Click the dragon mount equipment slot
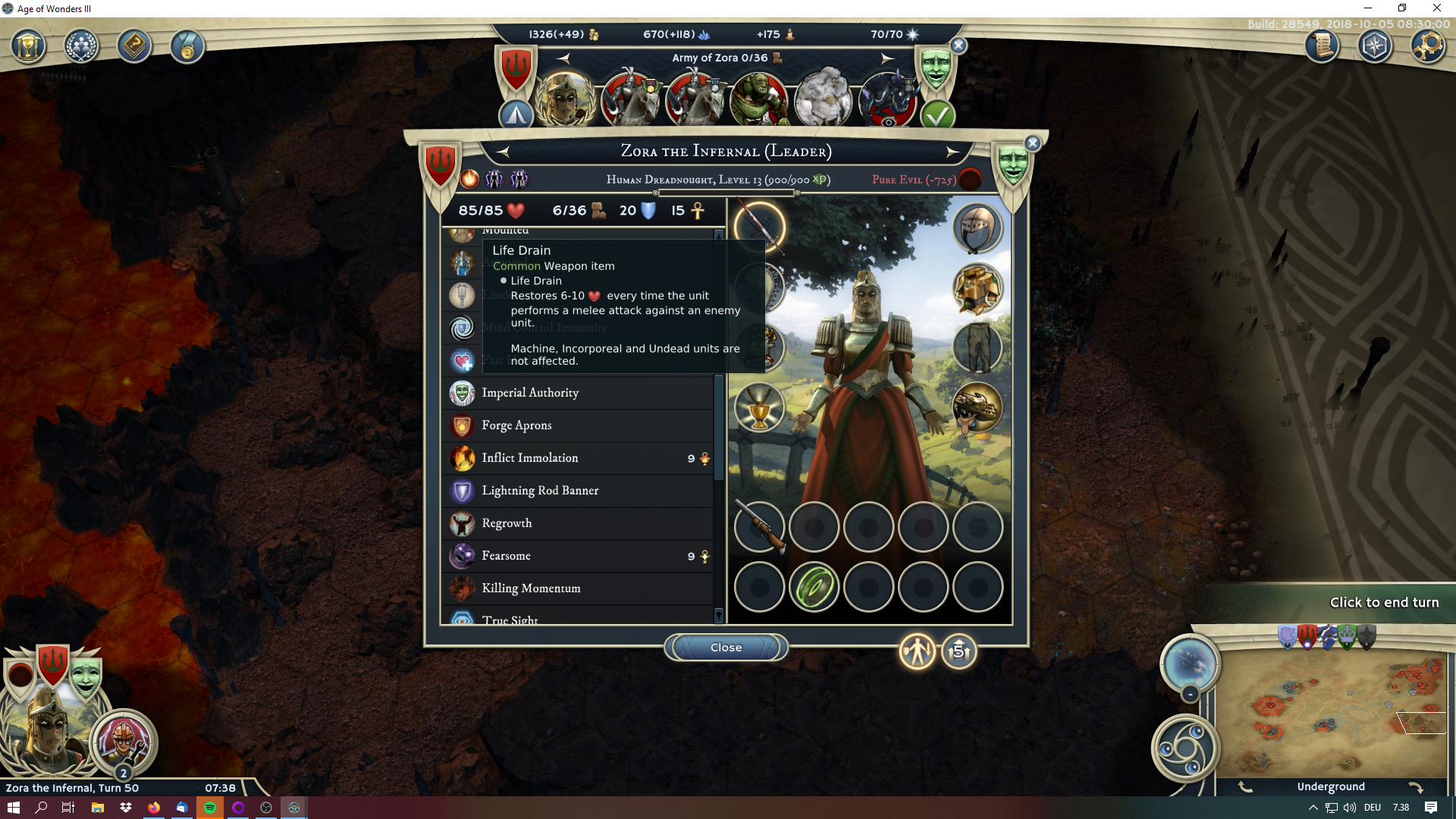Viewport: 1456px width, 819px height. [x=977, y=408]
